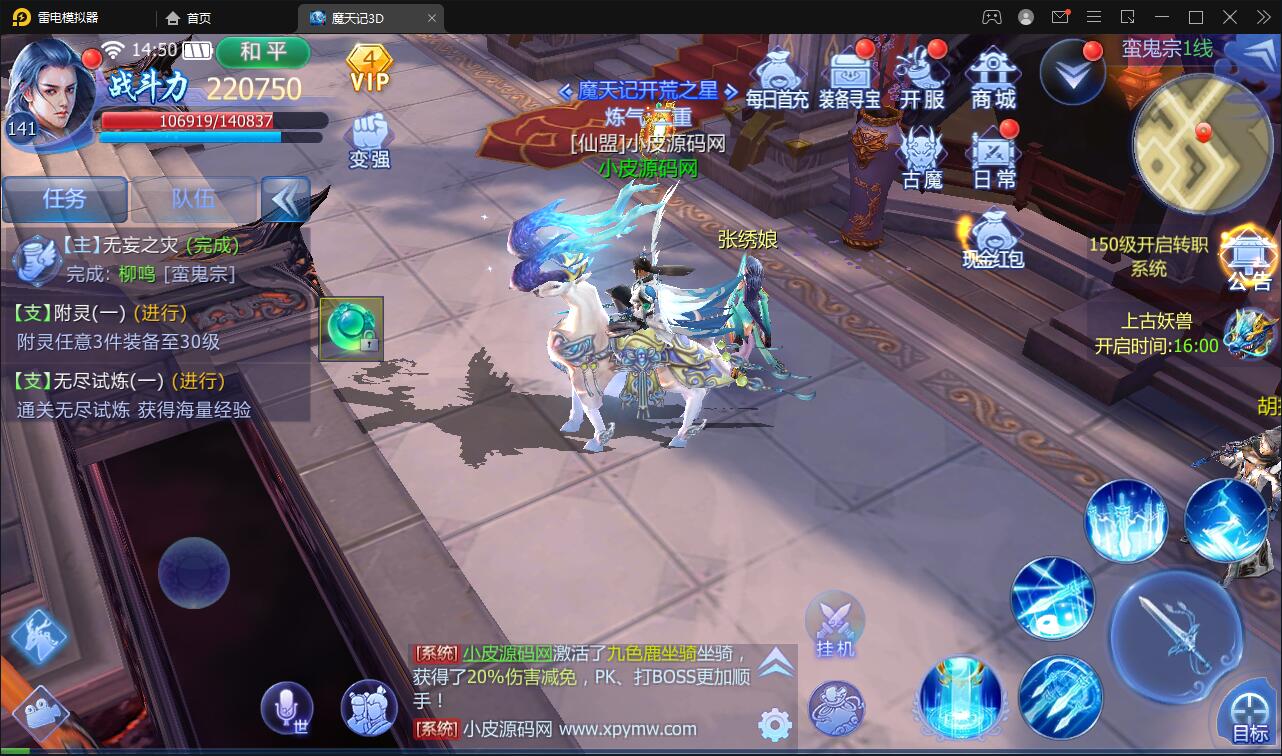The image size is (1282, 756).
Task: Open the 公告 announcement panel
Action: click(x=1249, y=253)
